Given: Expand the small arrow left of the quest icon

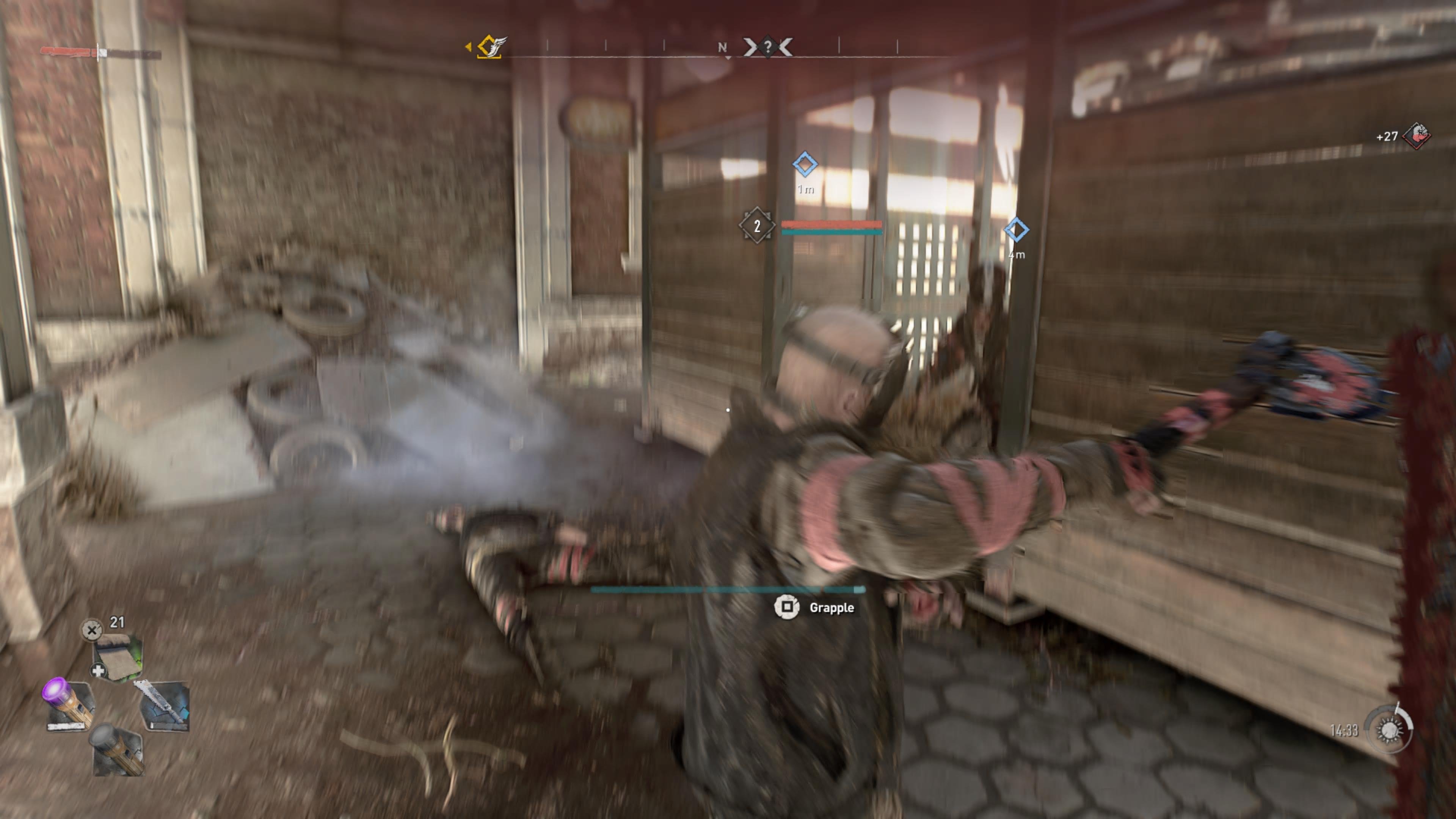Looking at the screenshot, I should (x=469, y=46).
